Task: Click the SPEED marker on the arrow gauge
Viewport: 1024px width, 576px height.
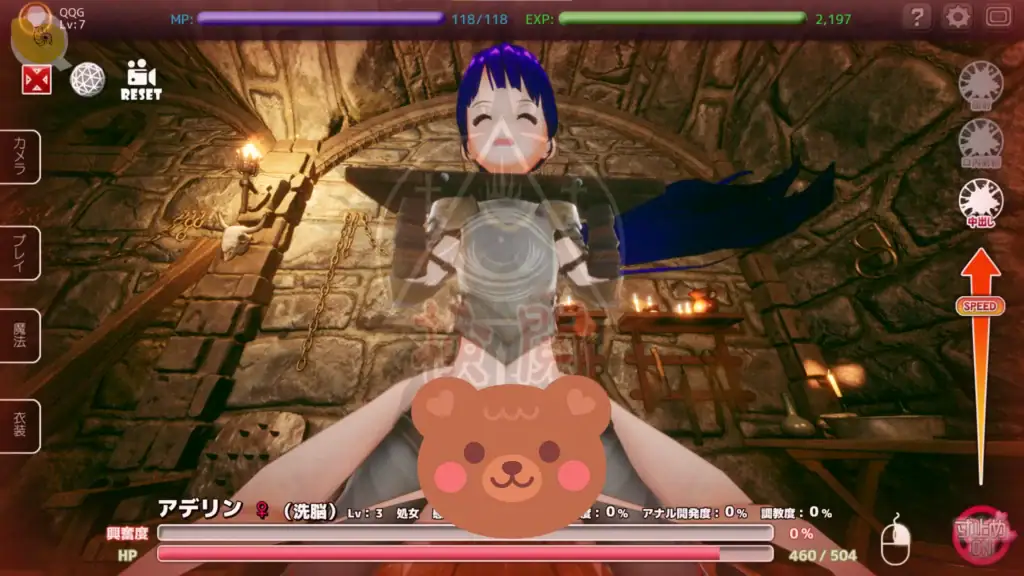Action: coord(980,306)
